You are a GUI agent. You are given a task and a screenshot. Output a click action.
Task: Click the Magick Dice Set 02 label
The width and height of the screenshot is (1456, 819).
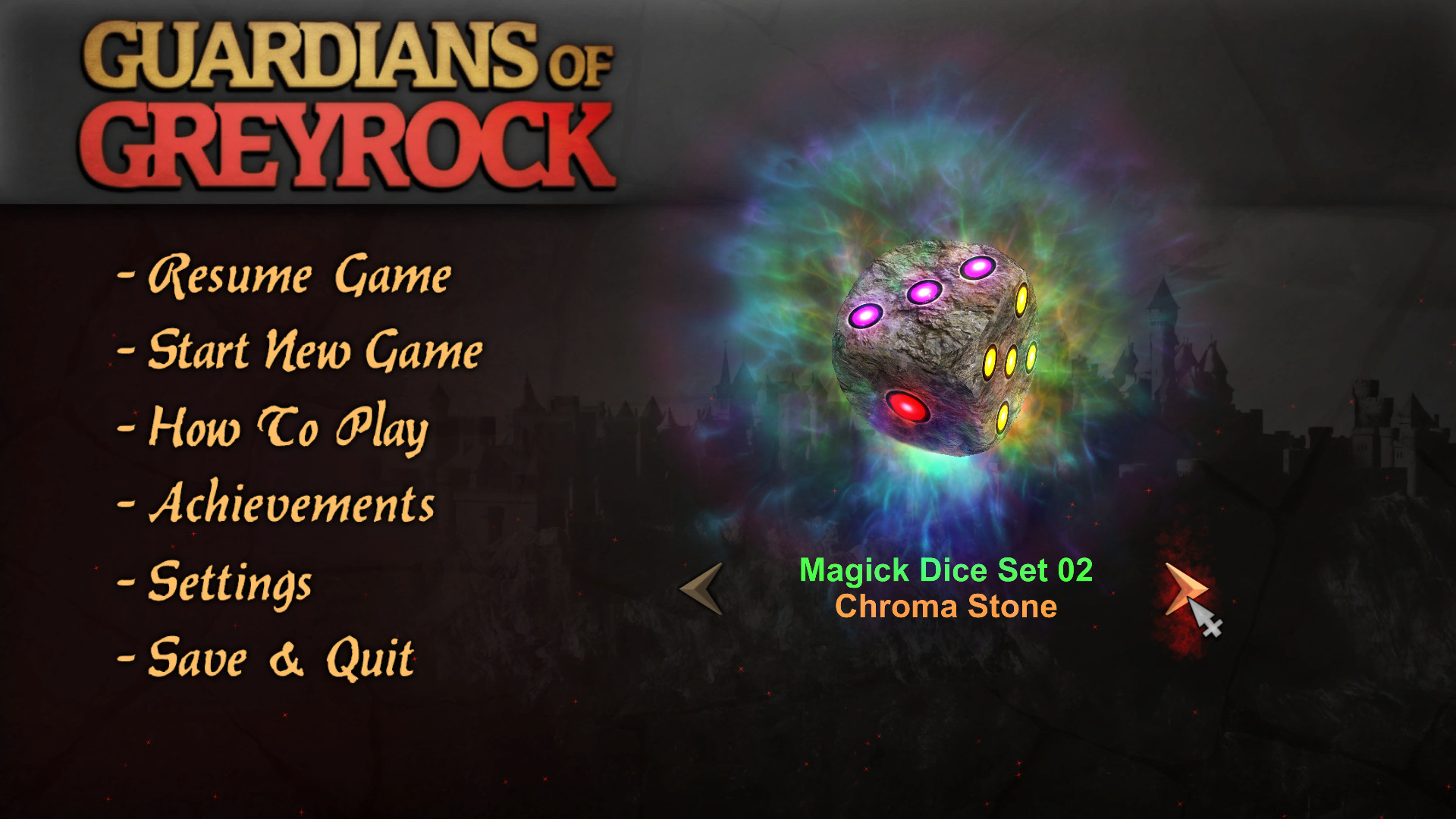(946, 570)
